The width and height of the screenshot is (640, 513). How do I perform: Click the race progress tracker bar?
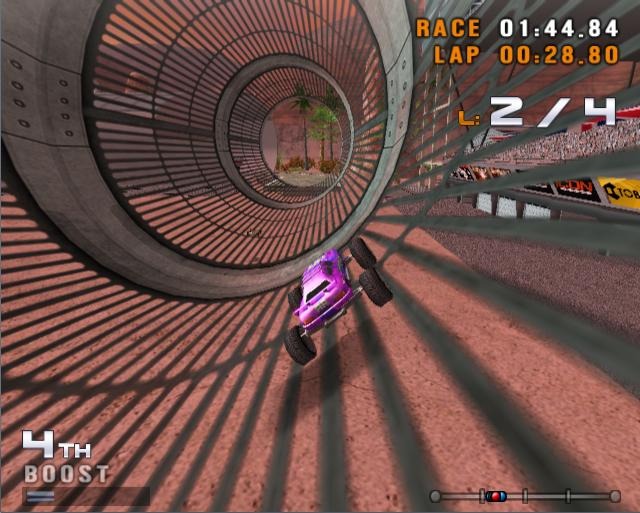click(525, 496)
